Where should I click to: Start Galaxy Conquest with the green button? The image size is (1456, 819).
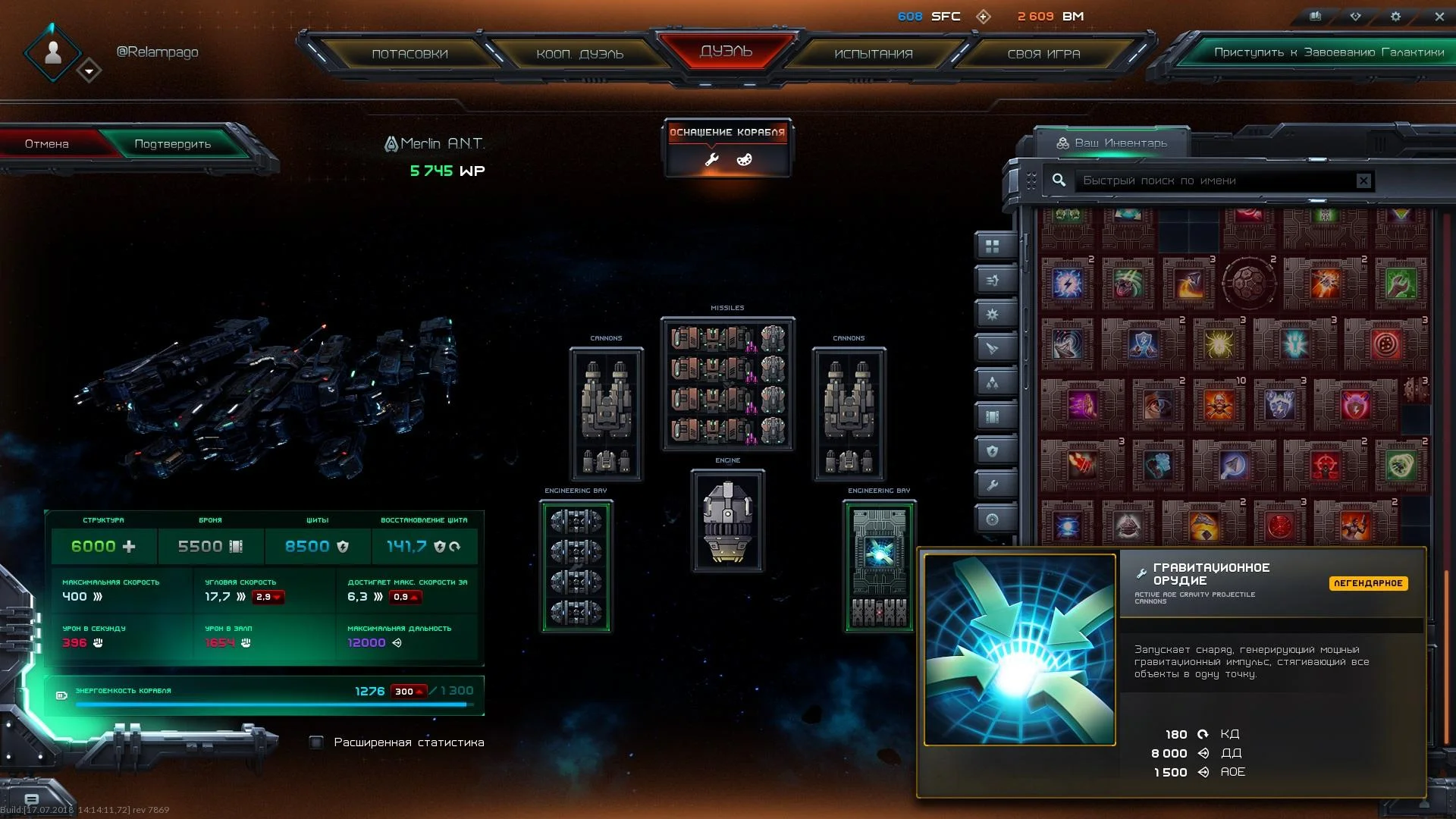click(x=1329, y=52)
